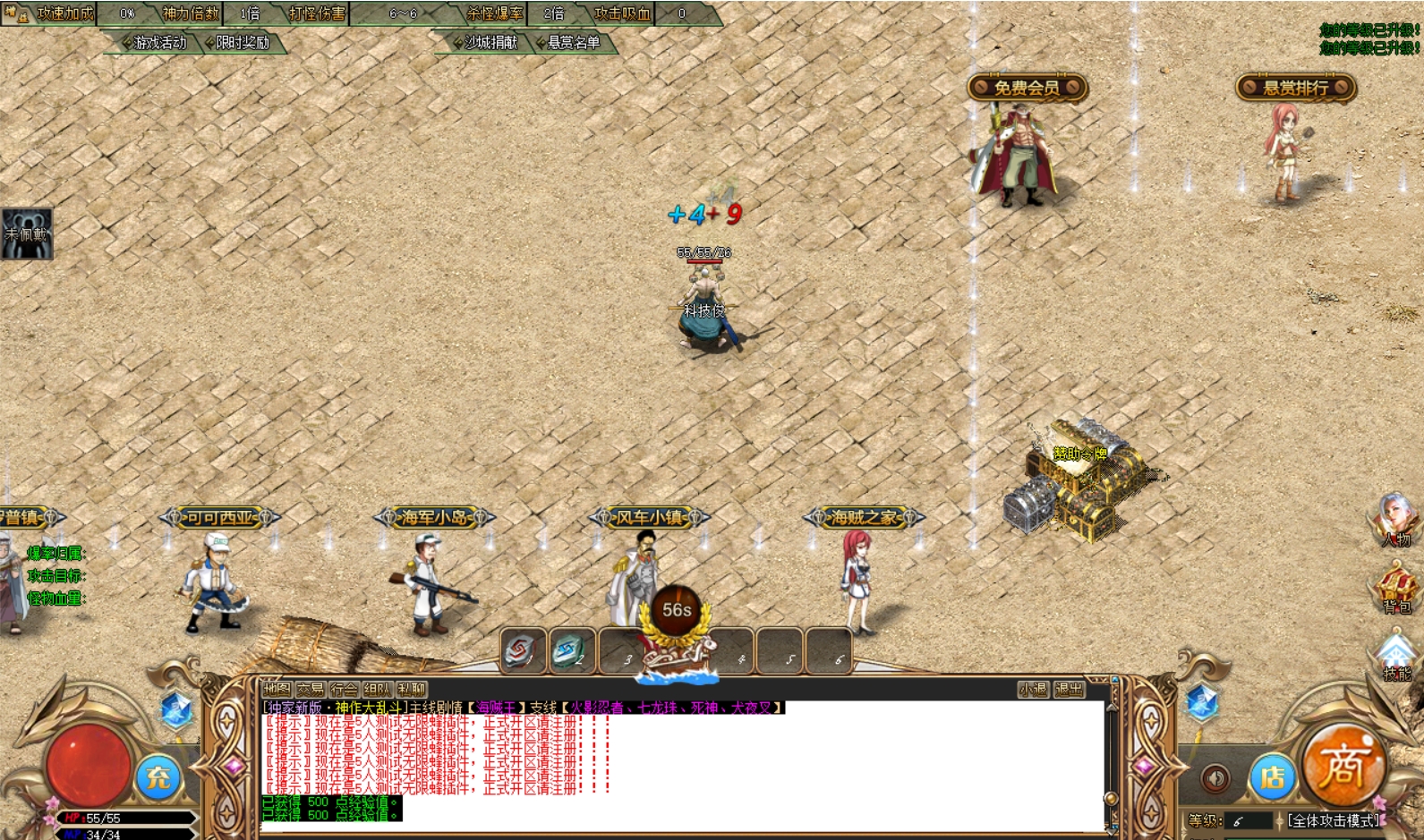1424x840 pixels.
Task: Open the 人物 character panel
Action: pos(1394,520)
